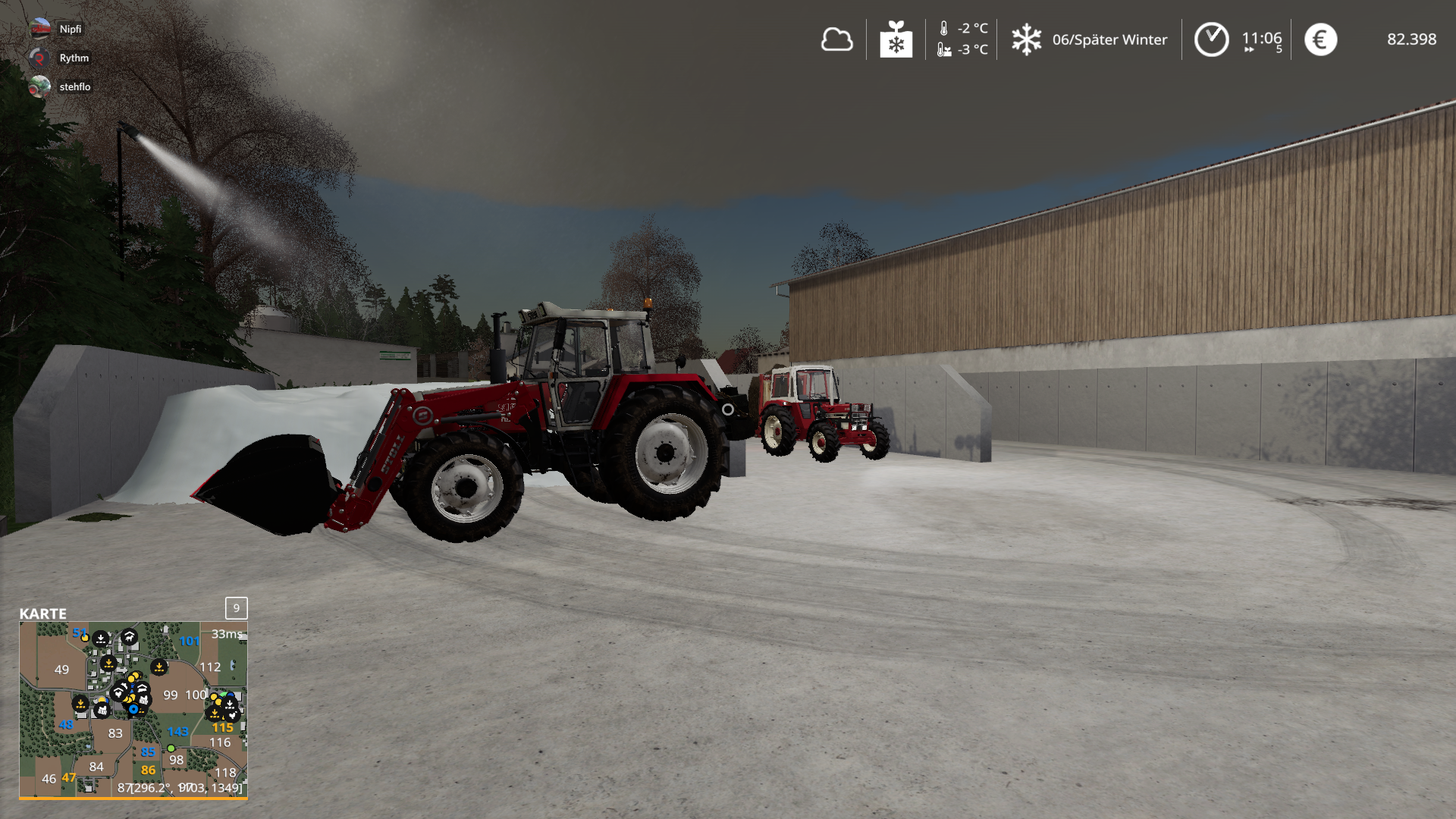This screenshot has height=819, width=1456.
Task: Click the clock icon beside the time
Action: 1211,39
